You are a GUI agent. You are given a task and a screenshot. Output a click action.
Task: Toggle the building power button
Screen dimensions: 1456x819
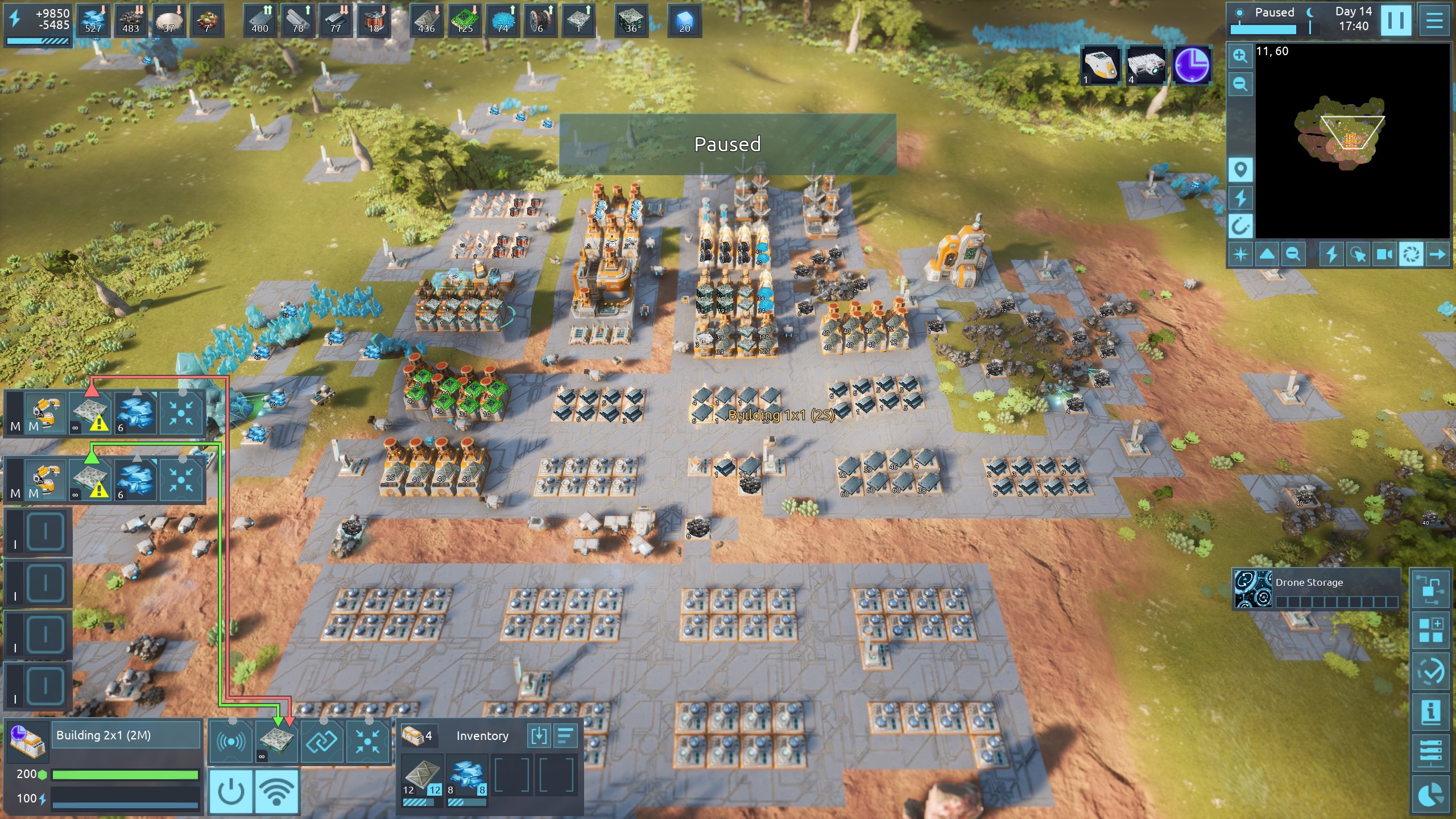coord(231,791)
